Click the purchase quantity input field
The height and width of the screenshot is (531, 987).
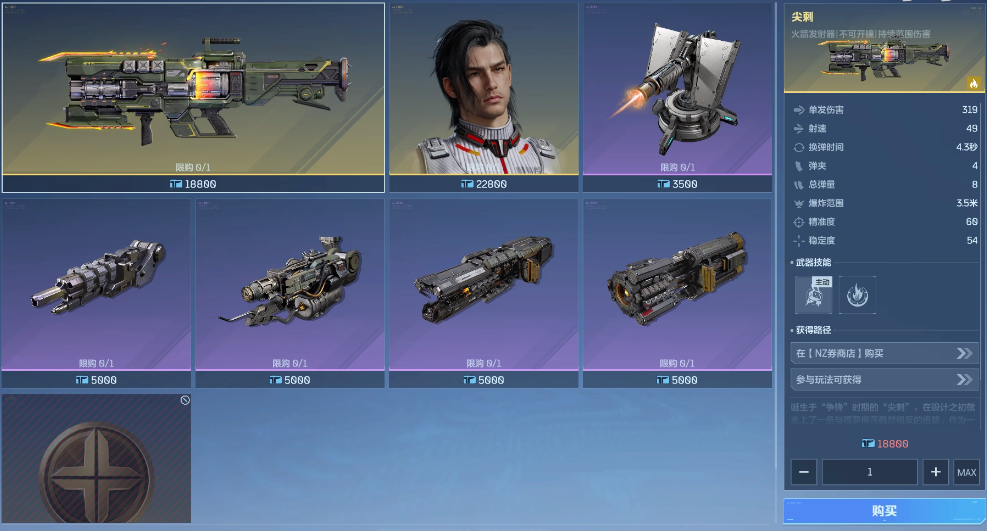(x=870, y=472)
